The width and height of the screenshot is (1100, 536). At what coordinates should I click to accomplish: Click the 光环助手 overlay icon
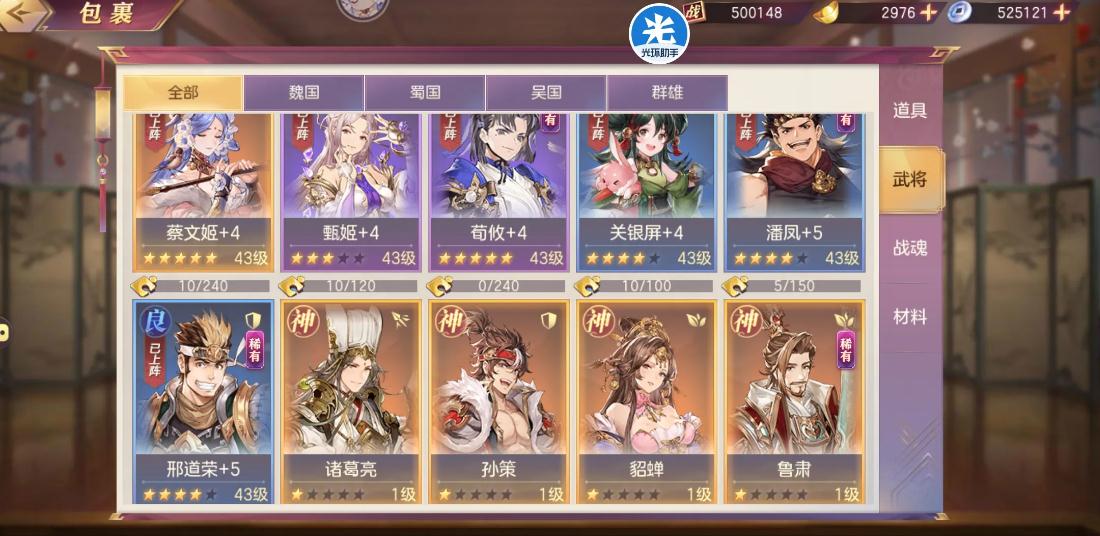[659, 32]
